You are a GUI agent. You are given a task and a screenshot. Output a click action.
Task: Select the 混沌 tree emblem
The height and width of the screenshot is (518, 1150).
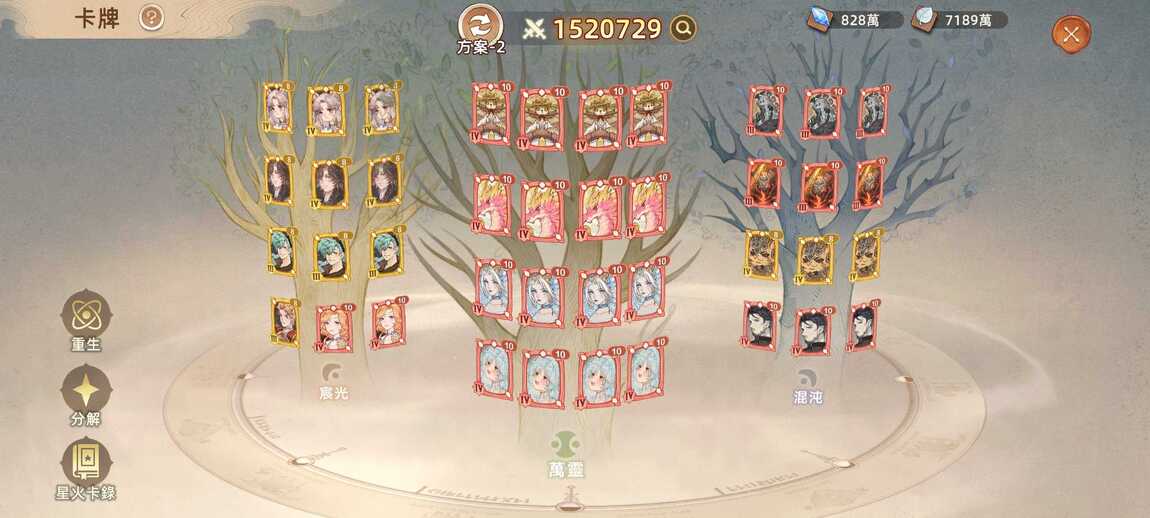pyautogui.click(x=807, y=377)
